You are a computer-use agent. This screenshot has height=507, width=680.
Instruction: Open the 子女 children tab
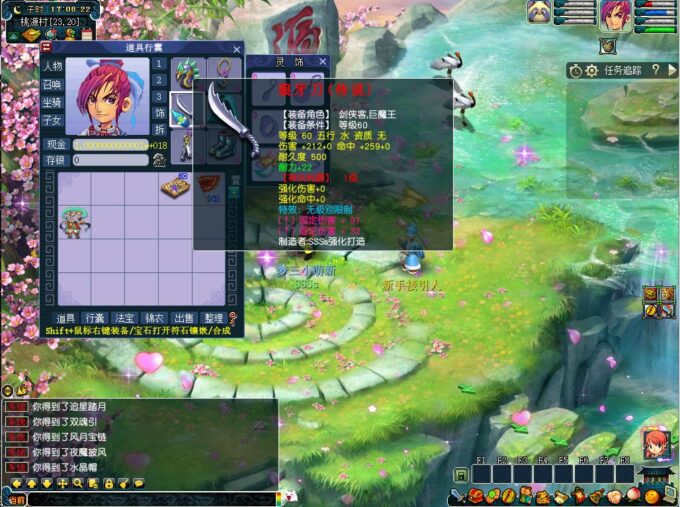[x=53, y=120]
